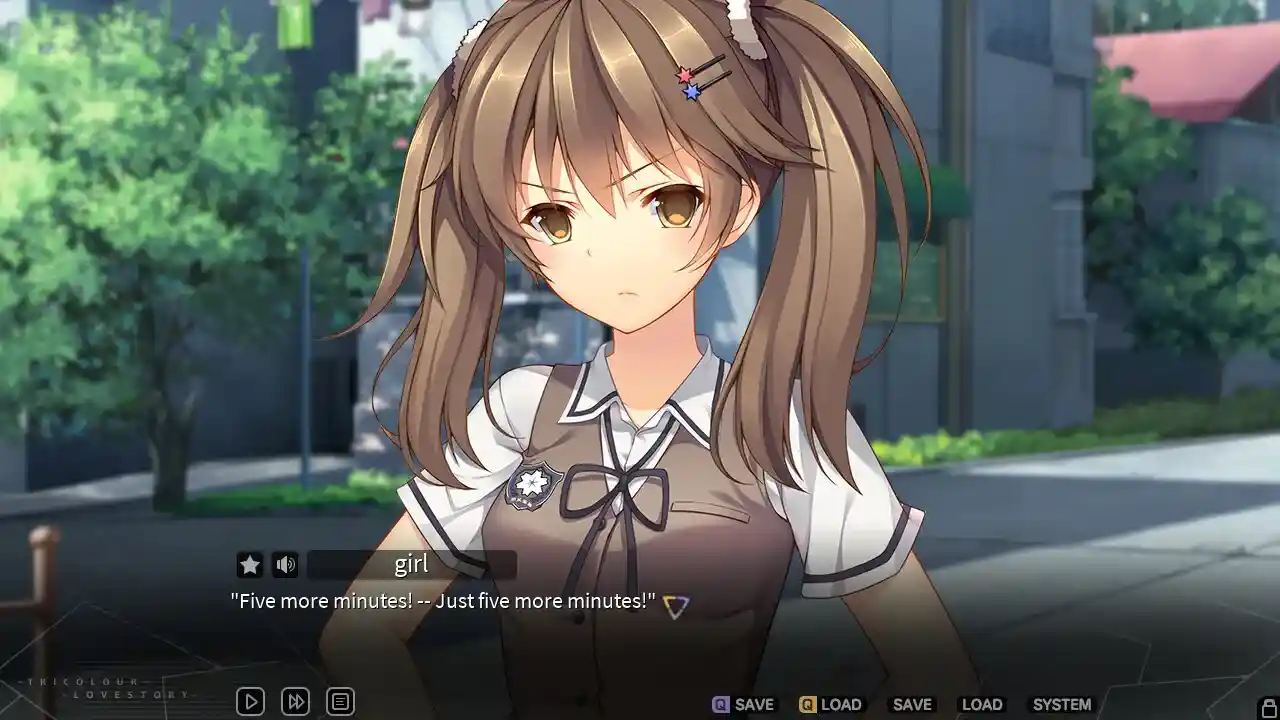The width and height of the screenshot is (1280, 720).
Task: Perform a quick load via Q LOAD
Action: [830, 703]
